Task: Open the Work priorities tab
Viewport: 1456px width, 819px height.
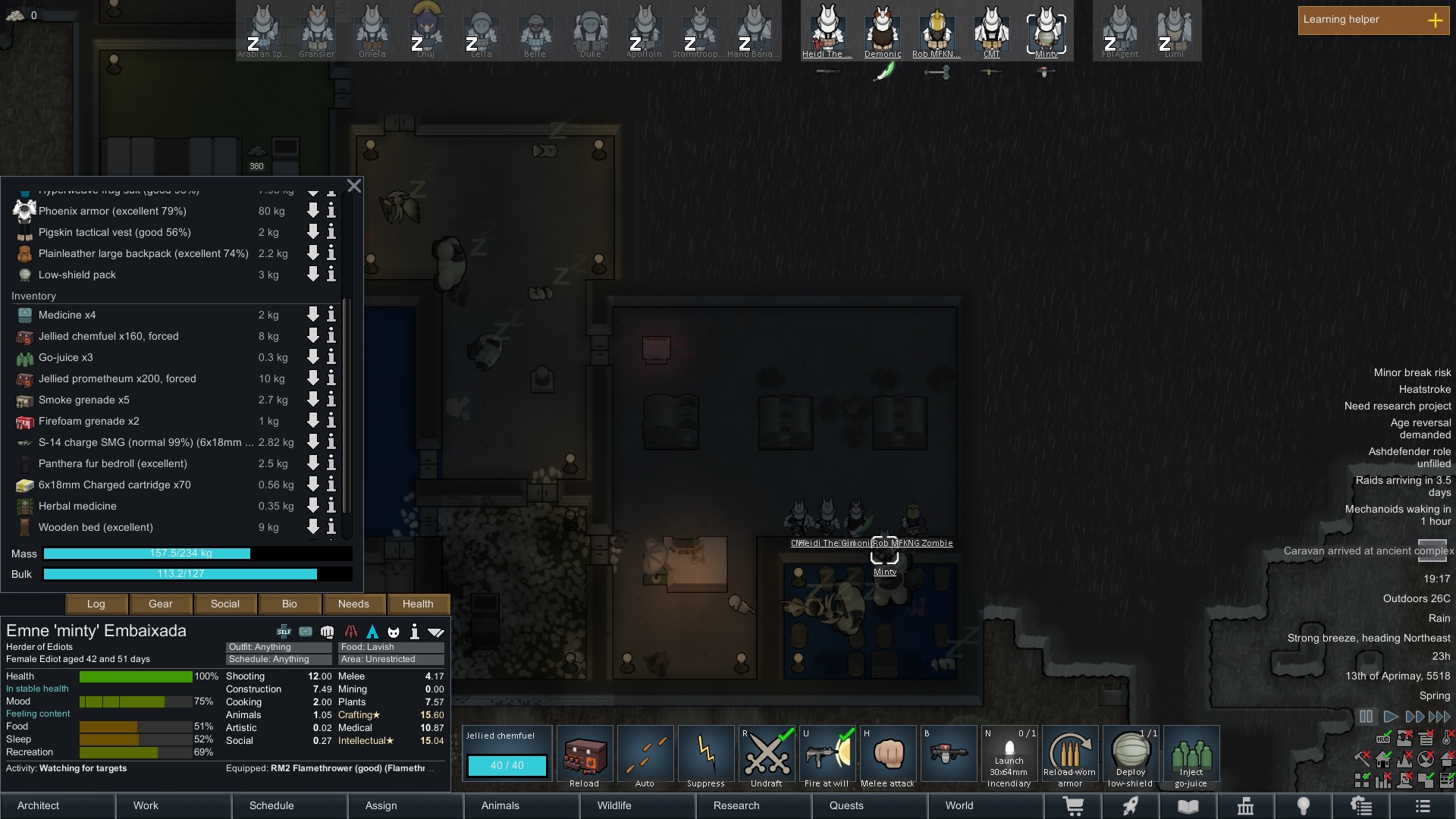Action: click(174, 805)
